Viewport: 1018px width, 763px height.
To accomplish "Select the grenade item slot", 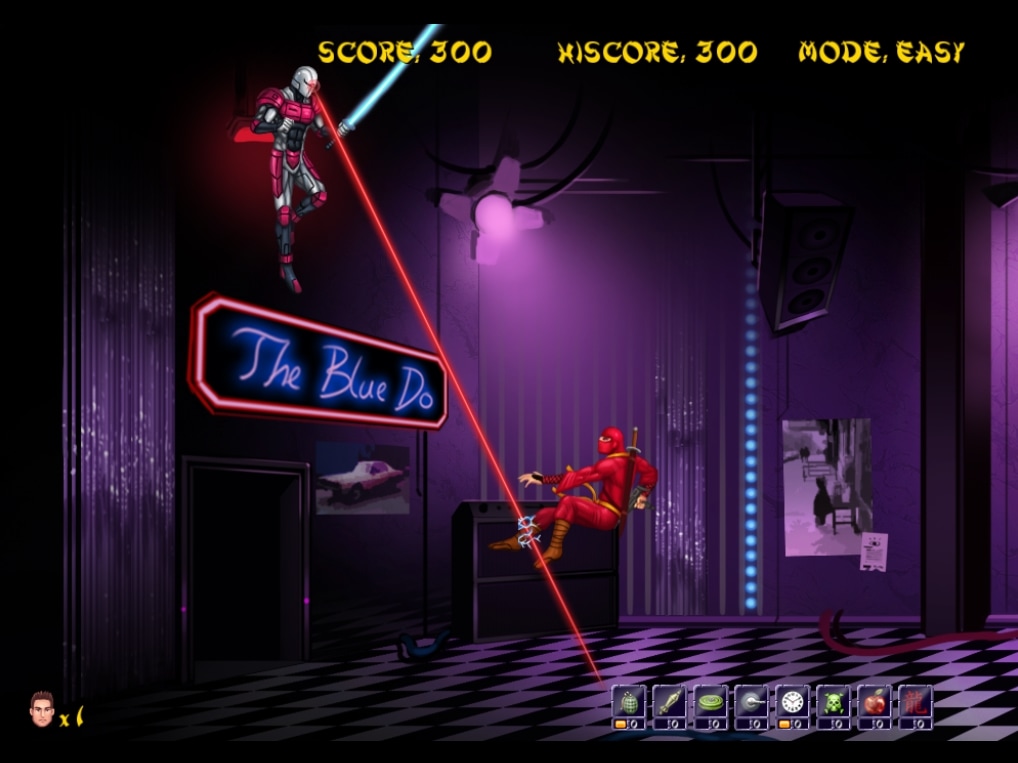I will [x=628, y=702].
